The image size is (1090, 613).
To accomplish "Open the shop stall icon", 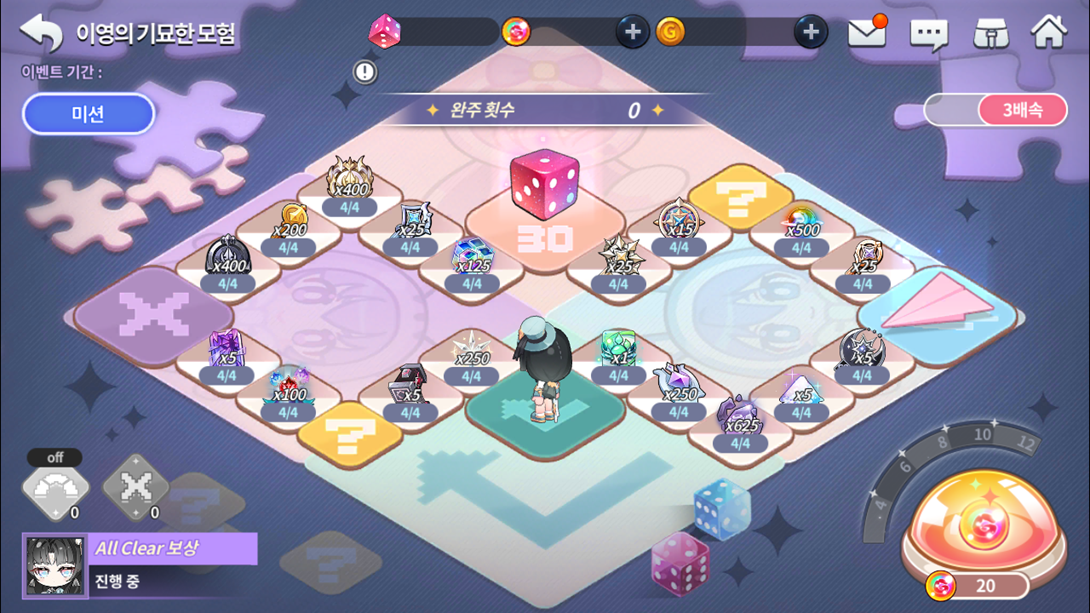I will click(990, 34).
